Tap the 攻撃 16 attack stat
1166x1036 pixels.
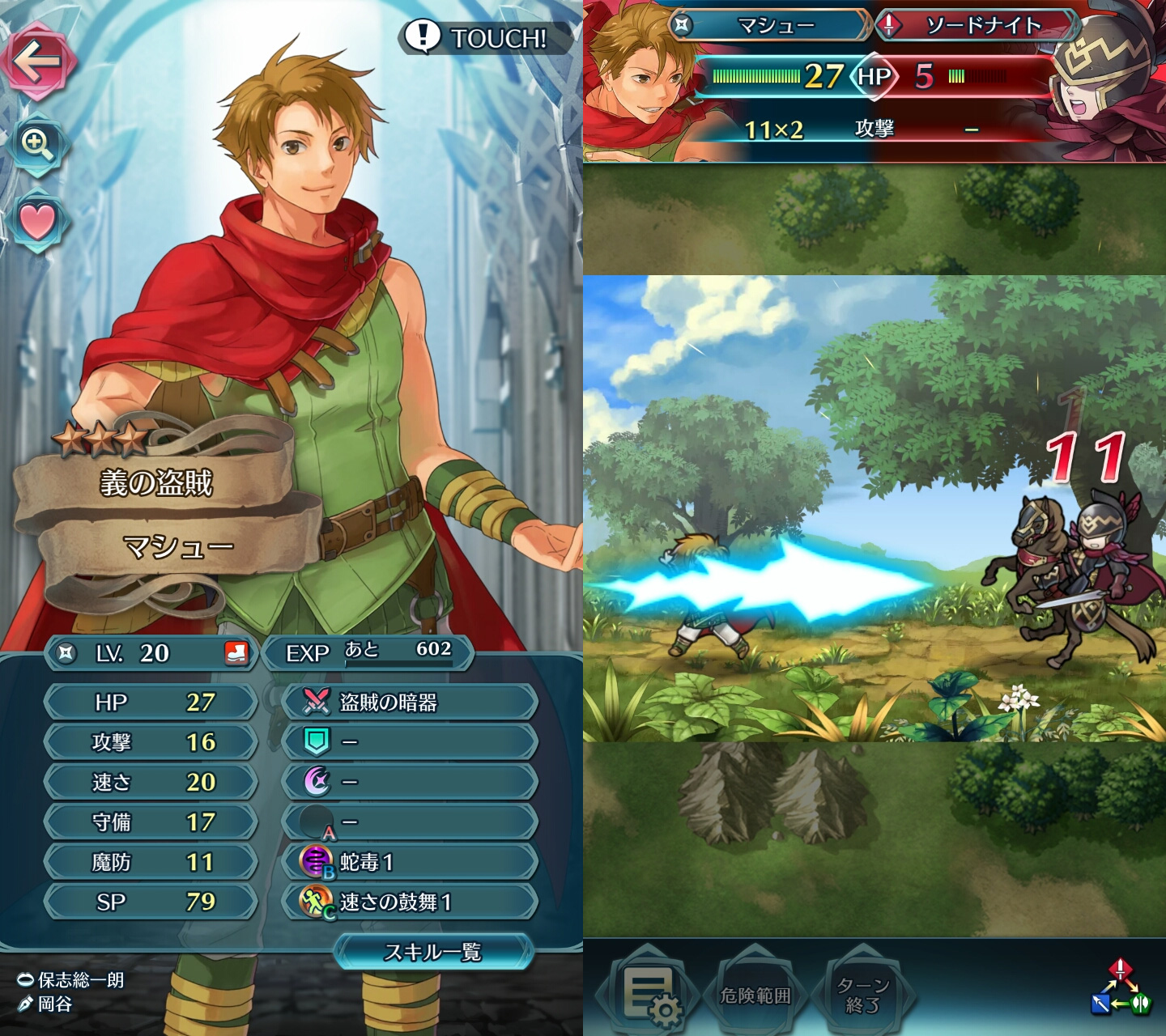click(x=151, y=742)
